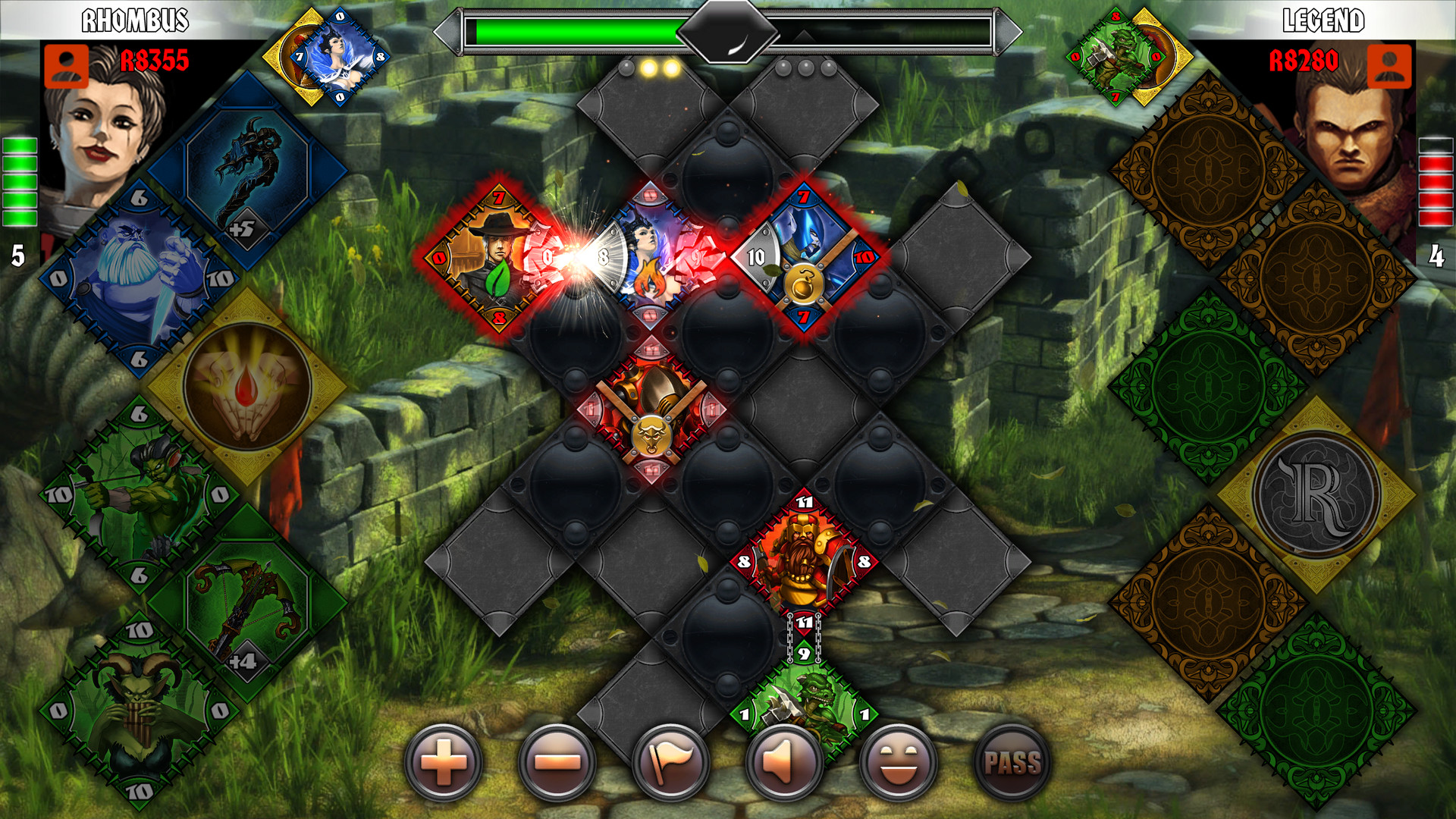The image size is (1456, 819).
Task: Select the dark dragon staff card
Action: pyautogui.click(x=247, y=171)
